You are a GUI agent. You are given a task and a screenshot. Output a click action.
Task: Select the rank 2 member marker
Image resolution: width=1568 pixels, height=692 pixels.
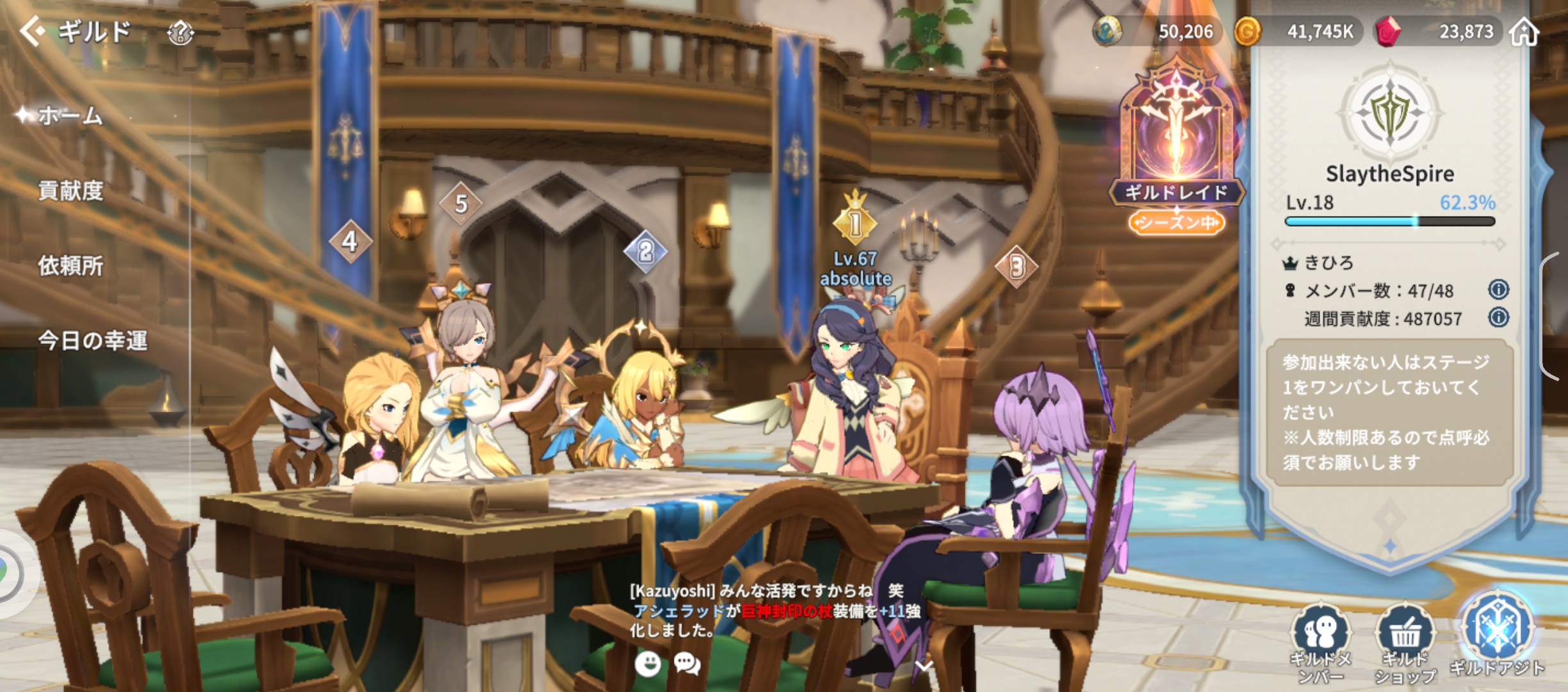[x=645, y=252]
